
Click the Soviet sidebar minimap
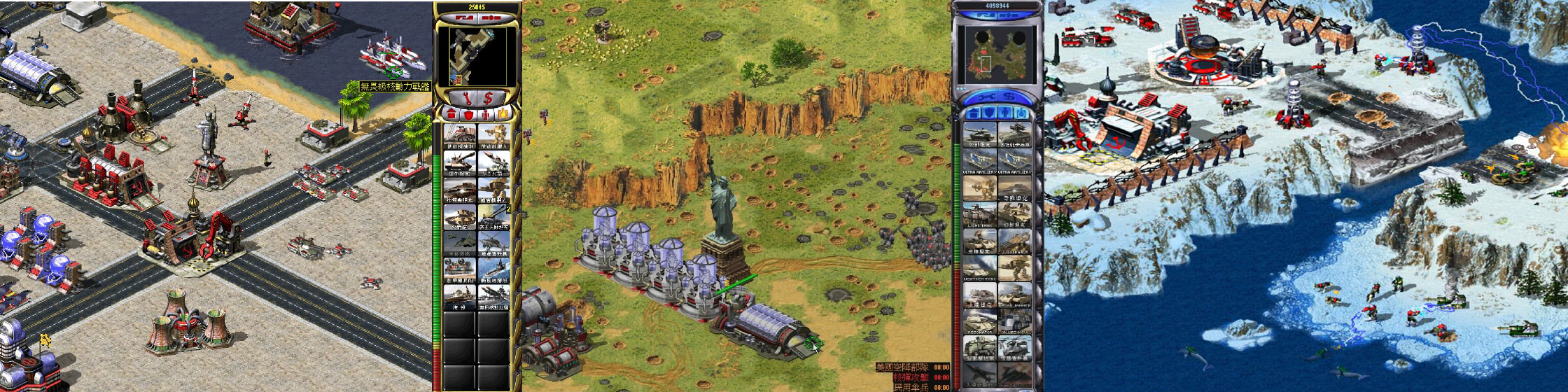477,57
